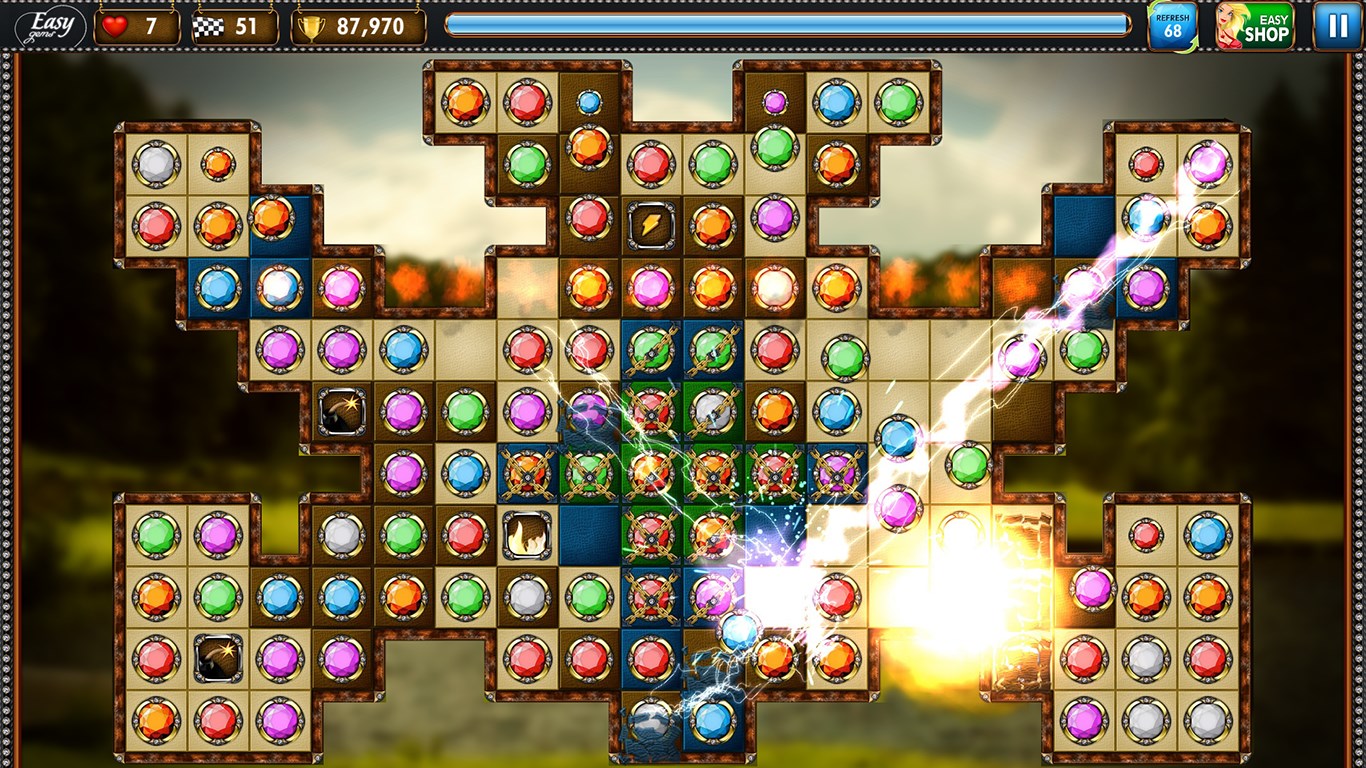
Task: Select the flame power-up tile
Action: 527,535
